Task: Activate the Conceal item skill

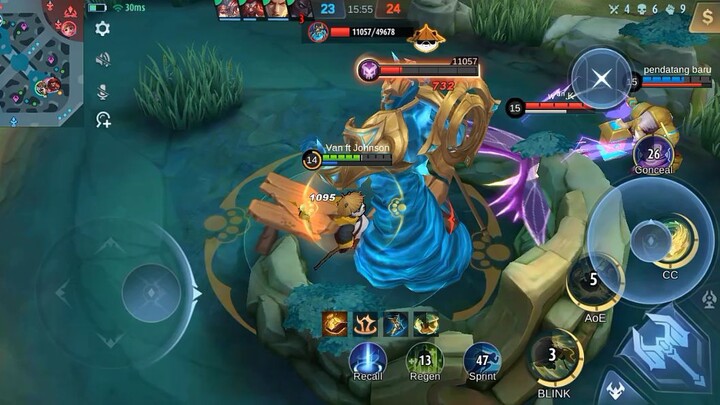Action: click(653, 154)
